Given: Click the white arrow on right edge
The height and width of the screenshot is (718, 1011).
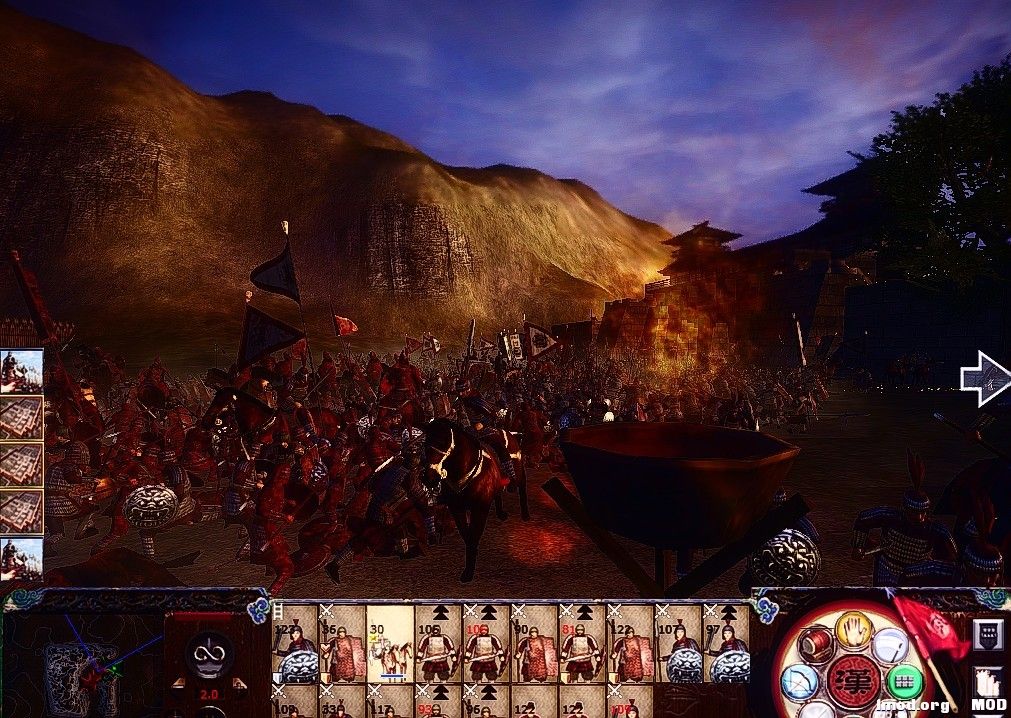Looking at the screenshot, I should click(984, 377).
